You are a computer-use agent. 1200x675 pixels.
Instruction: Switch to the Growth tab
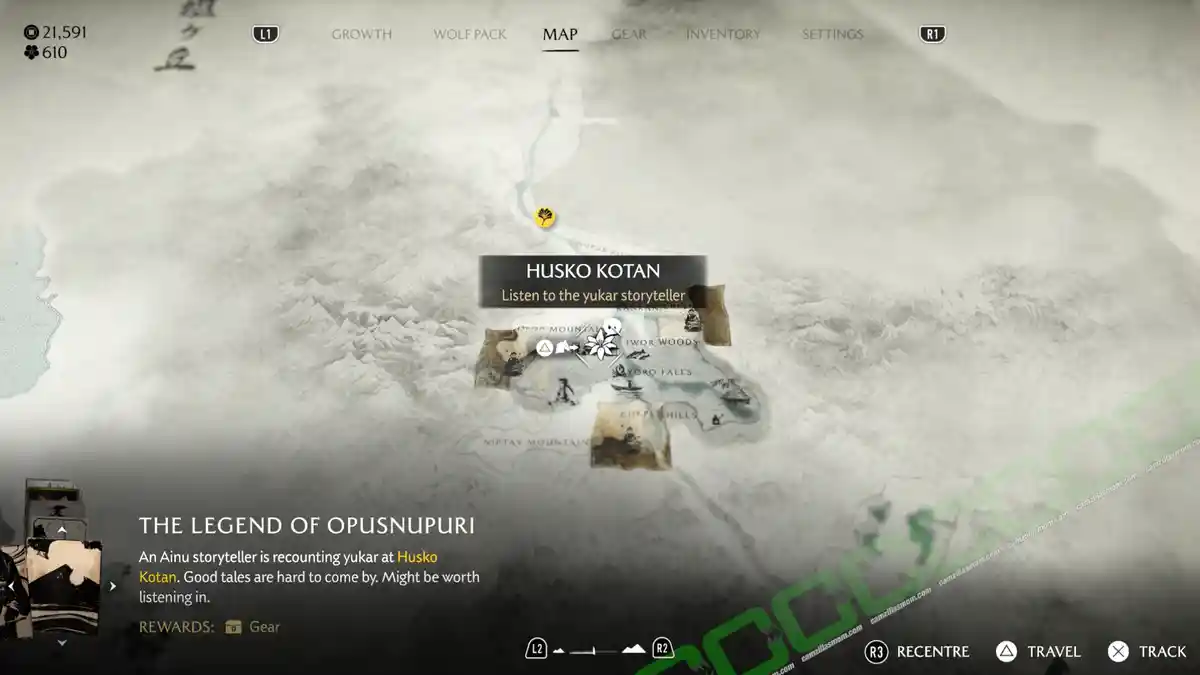(361, 34)
